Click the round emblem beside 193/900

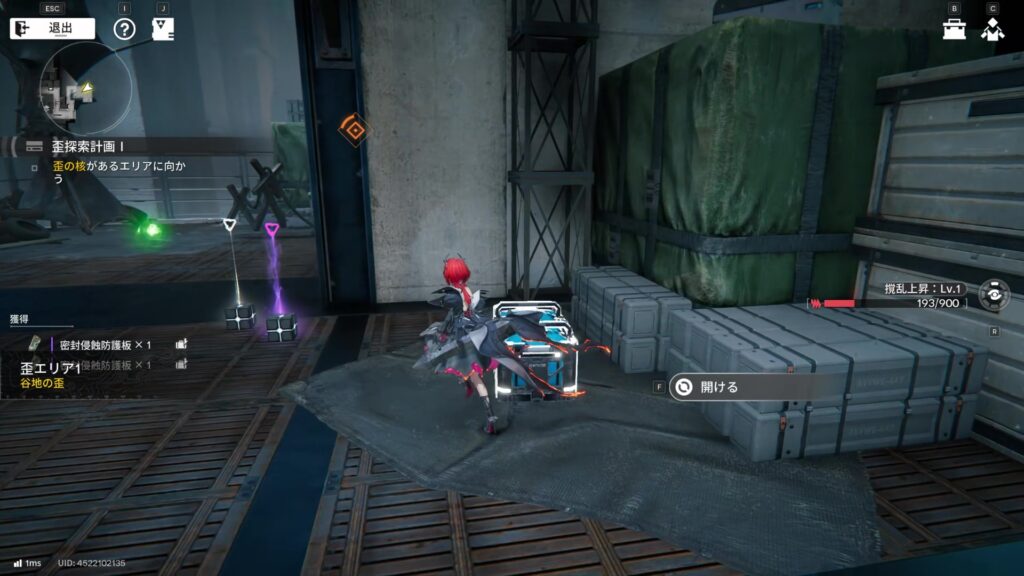point(993,296)
